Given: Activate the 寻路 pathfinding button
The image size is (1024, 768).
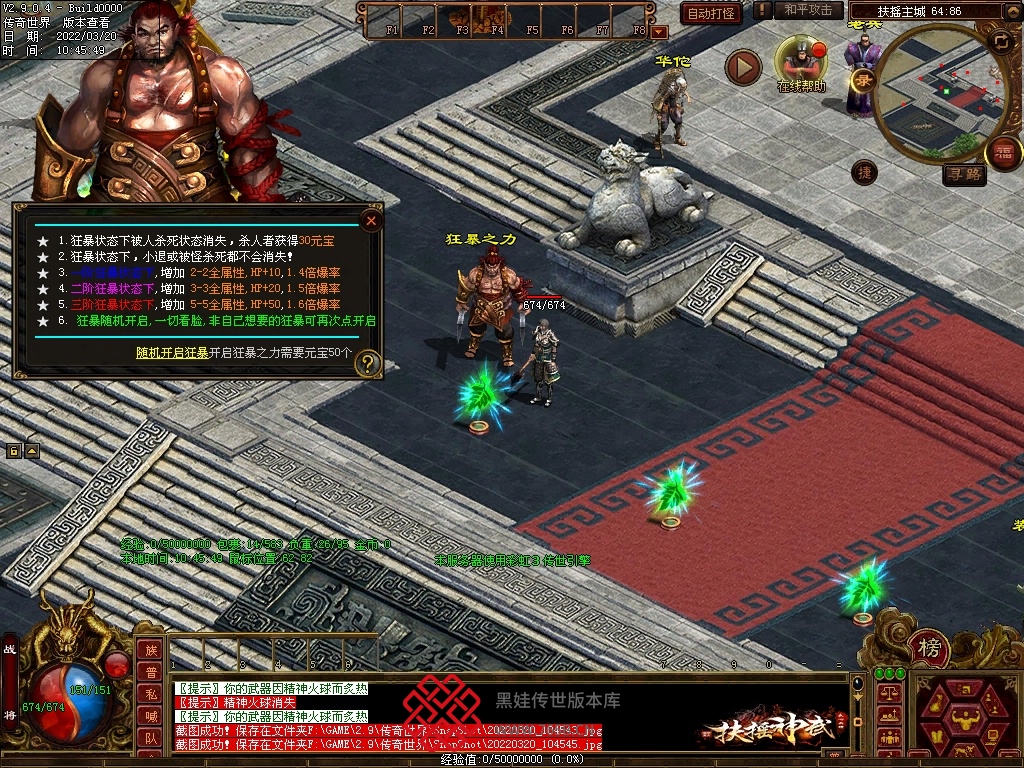Looking at the screenshot, I should pos(965,175).
